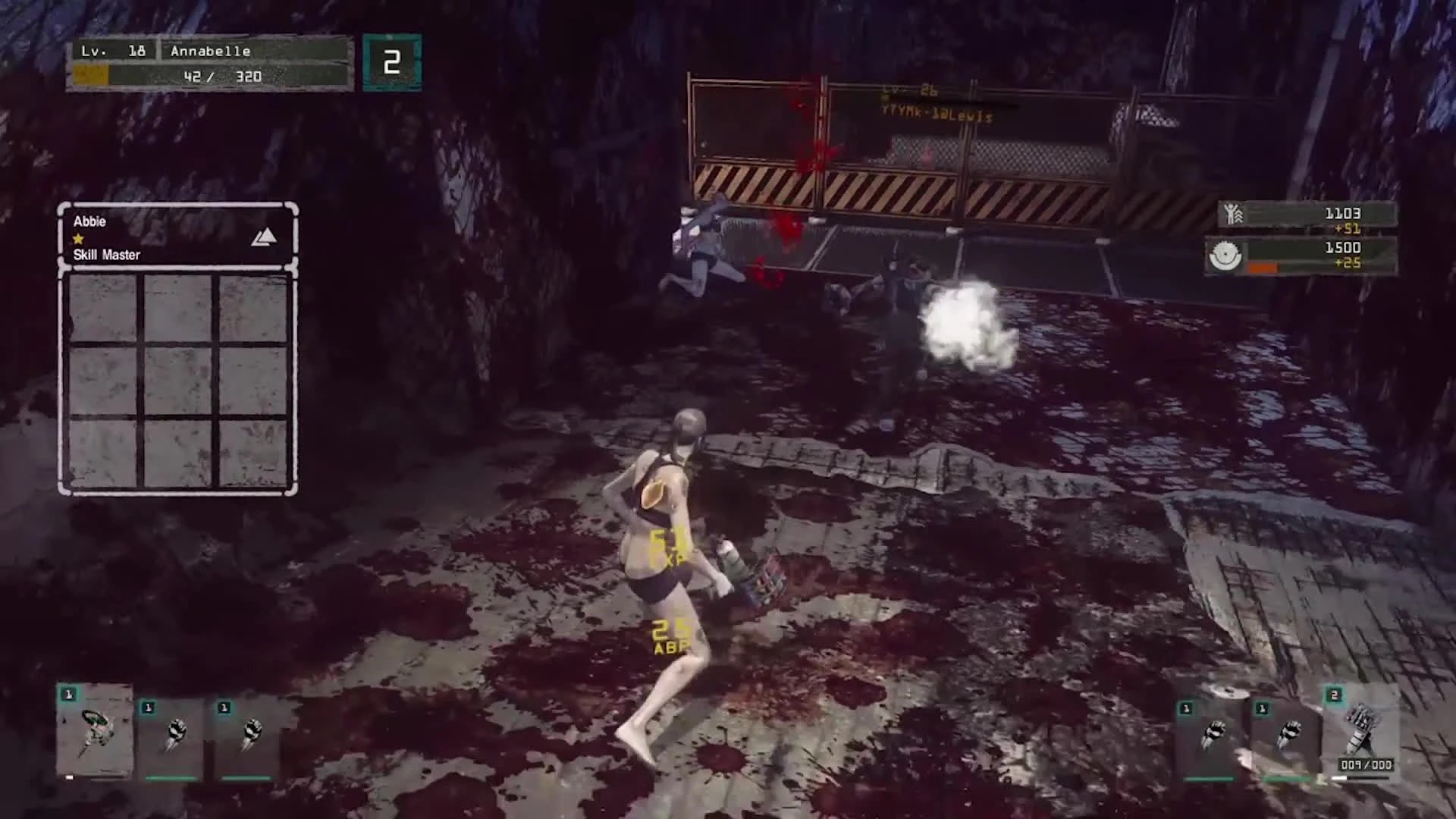Expand the floor indicator showing 2
Screen dimensions: 1456x819
pyautogui.click(x=391, y=61)
